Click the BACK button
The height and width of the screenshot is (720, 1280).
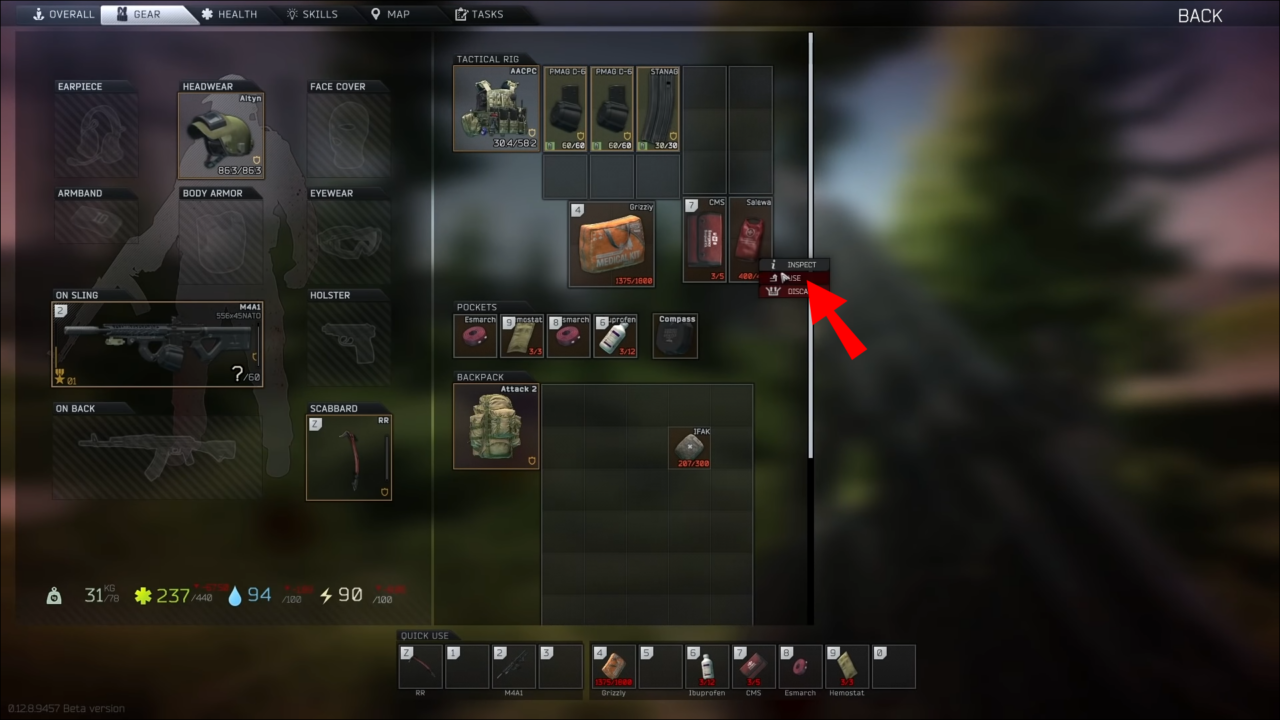(x=1198, y=15)
